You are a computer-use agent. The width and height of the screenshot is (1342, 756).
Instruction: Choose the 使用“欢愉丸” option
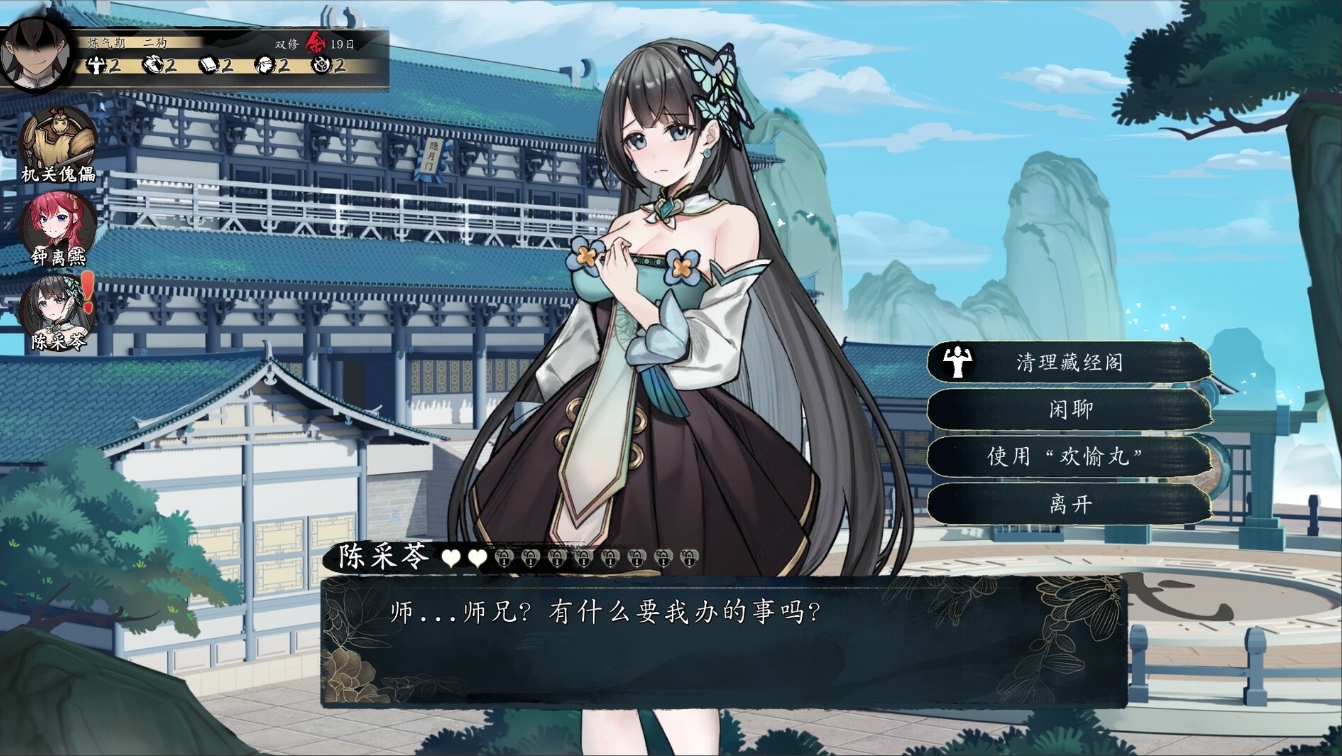(x=1068, y=456)
